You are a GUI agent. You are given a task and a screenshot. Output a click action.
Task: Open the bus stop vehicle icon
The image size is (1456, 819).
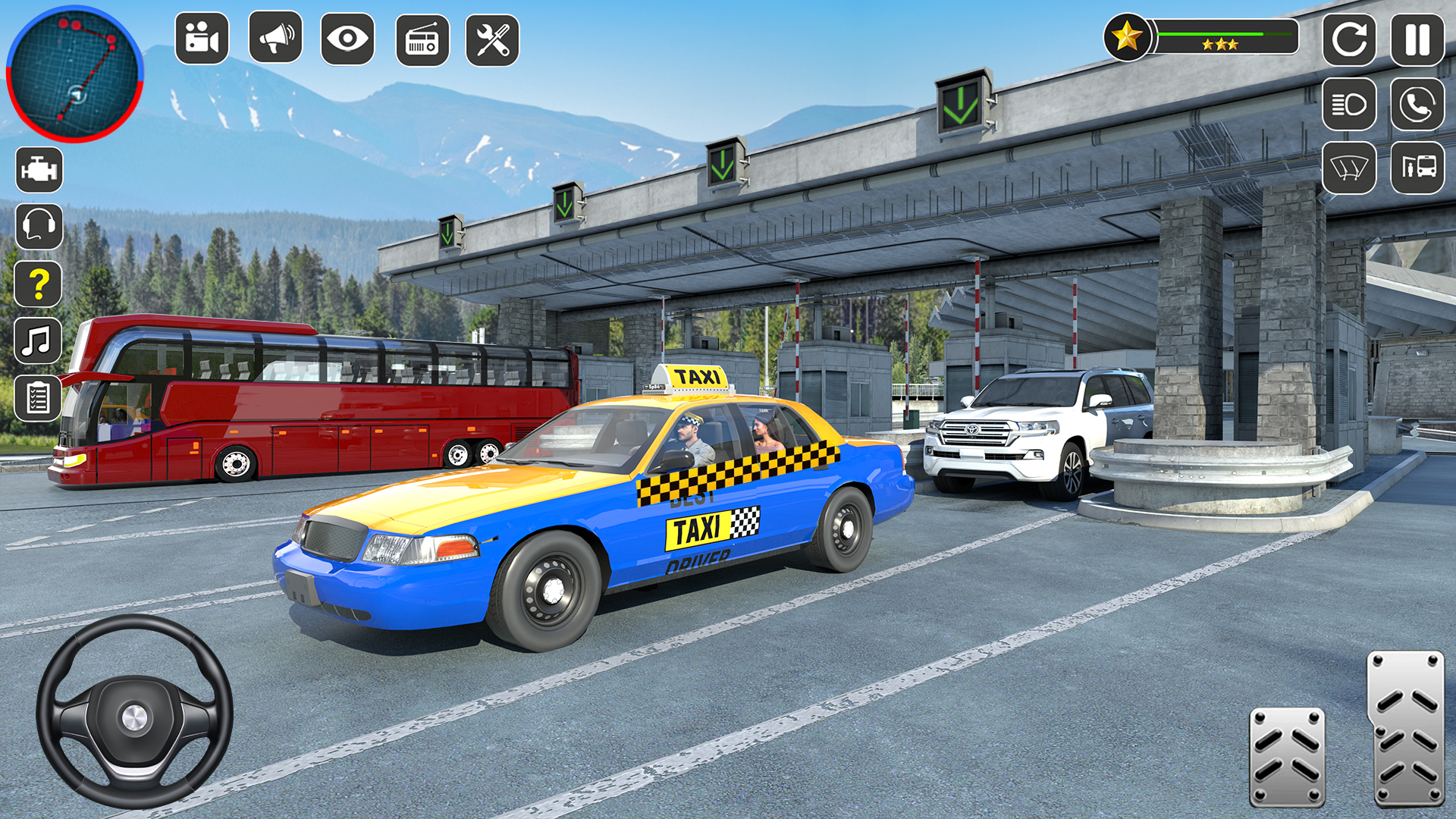(1417, 168)
